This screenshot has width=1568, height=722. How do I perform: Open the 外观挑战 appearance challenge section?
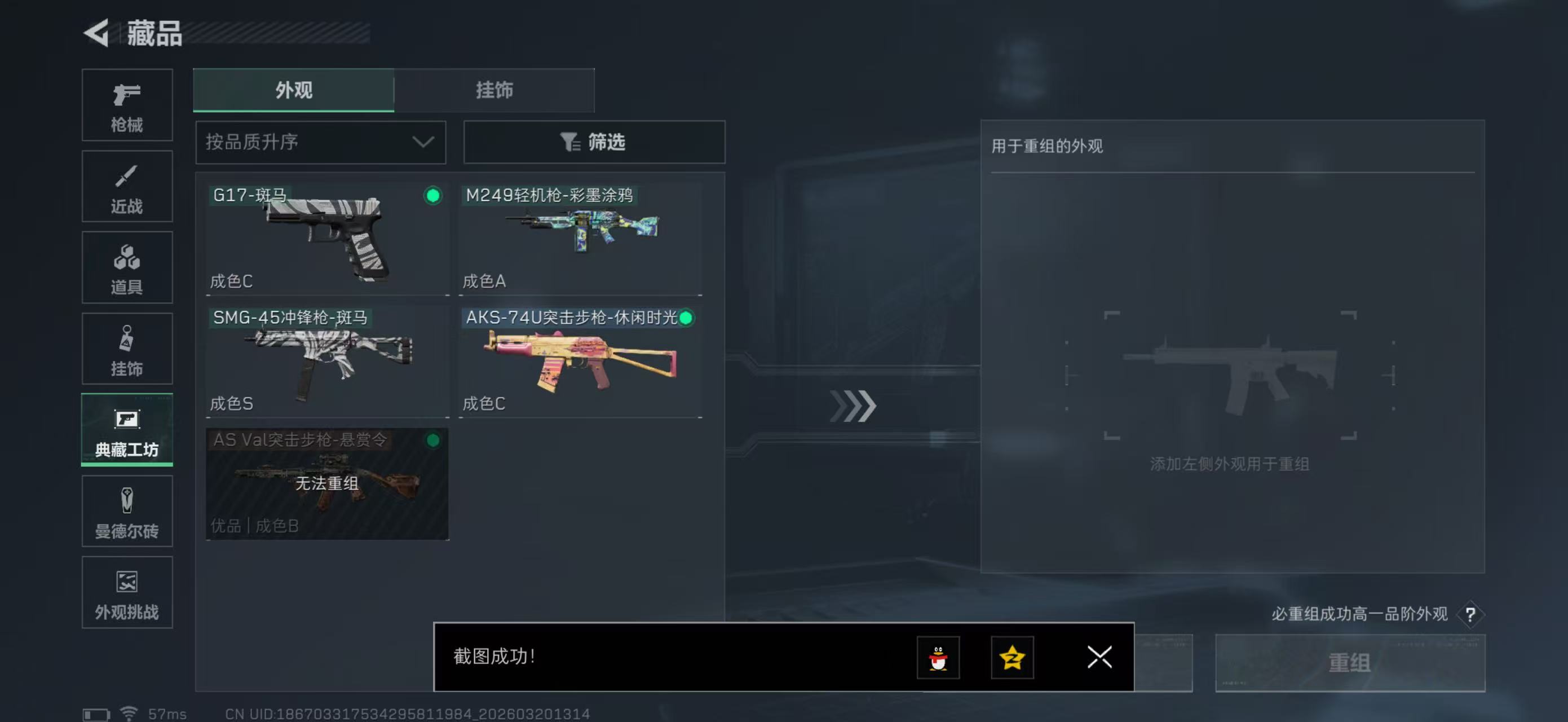[x=127, y=592]
